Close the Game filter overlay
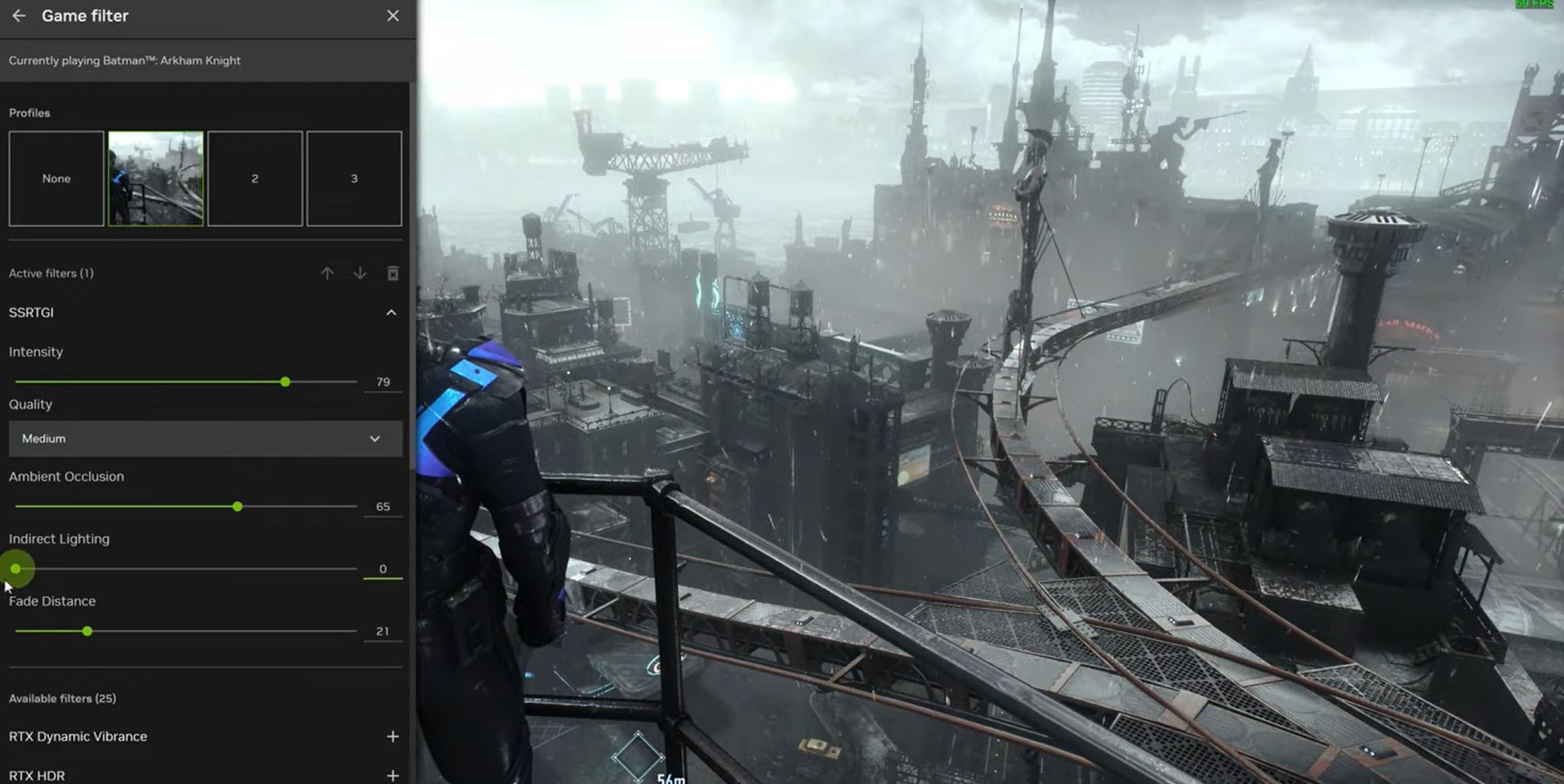The height and width of the screenshot is (784, 1564). [393, 16]
